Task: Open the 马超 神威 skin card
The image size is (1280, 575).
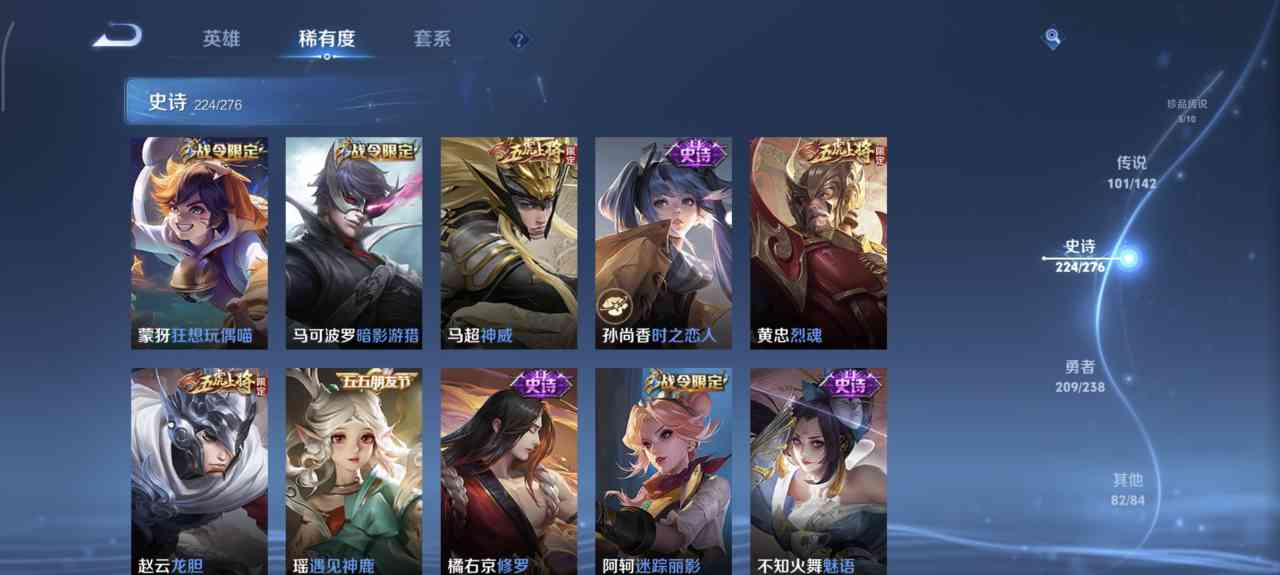Action: click(509, 243)
